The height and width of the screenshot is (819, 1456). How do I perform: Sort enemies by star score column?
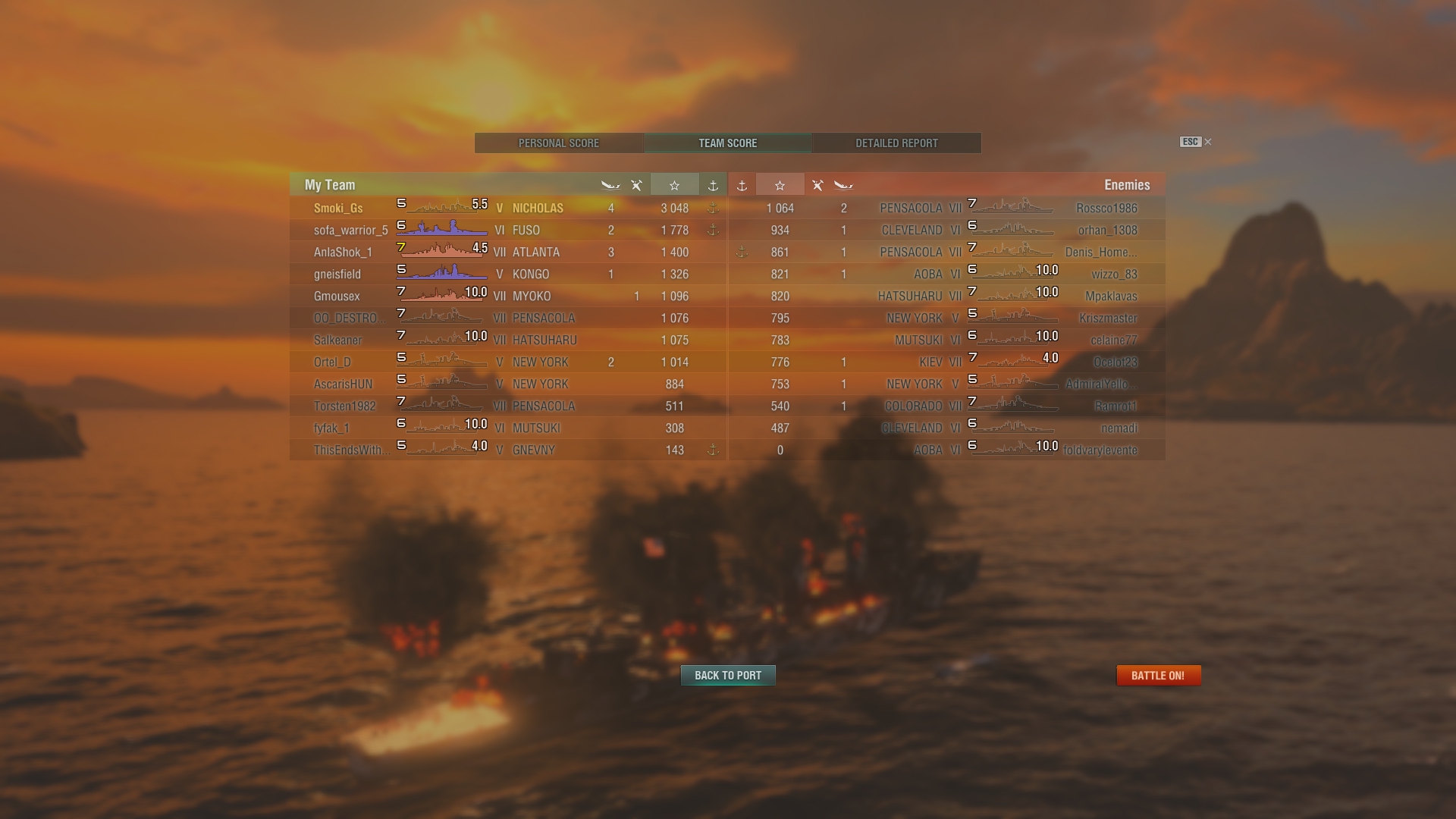click(x=780, y=185)
